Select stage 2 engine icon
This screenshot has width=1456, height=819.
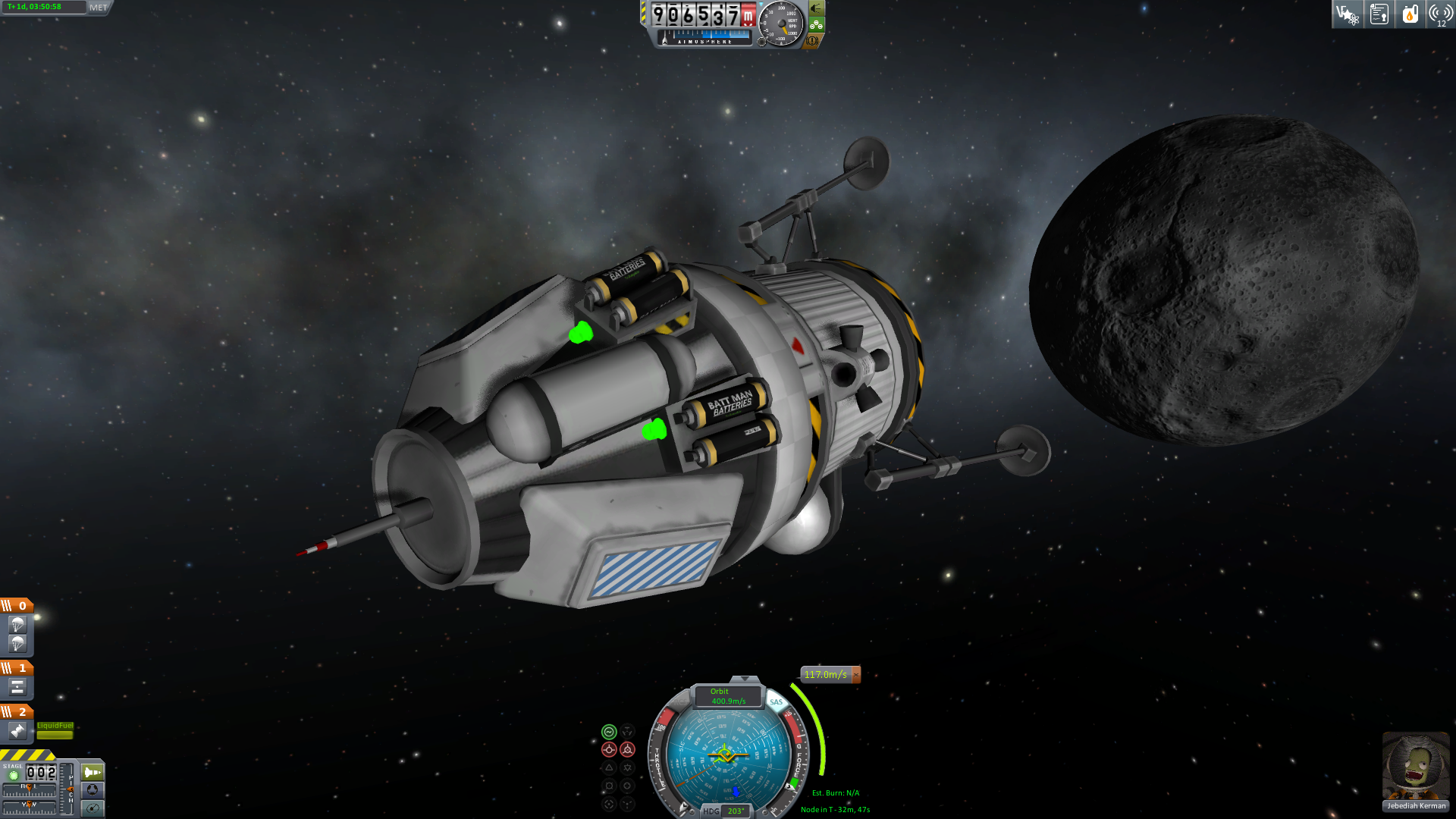pyautogui.click(x=17, y=731)
